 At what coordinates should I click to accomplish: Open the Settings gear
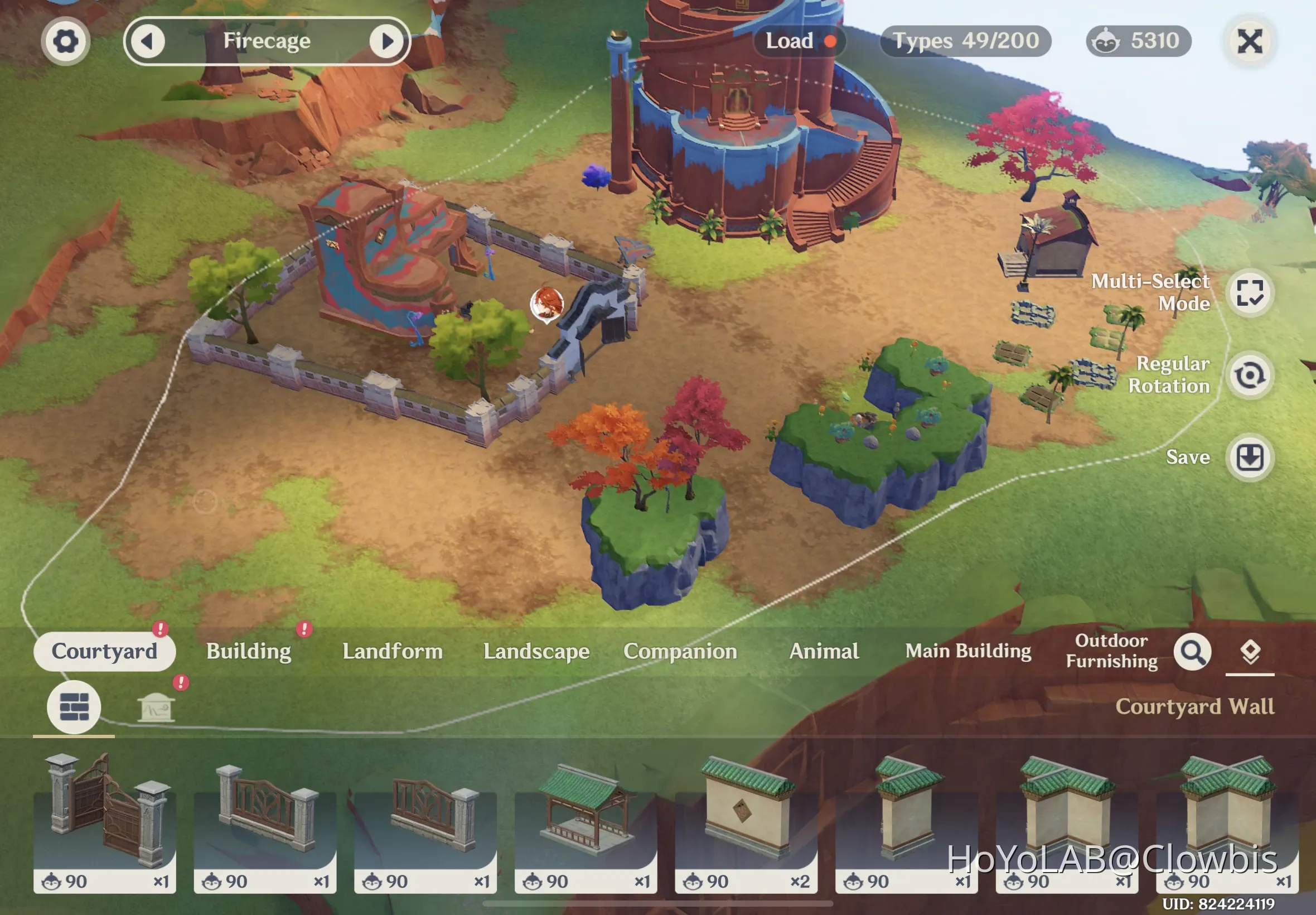click(x=66, y=41)
